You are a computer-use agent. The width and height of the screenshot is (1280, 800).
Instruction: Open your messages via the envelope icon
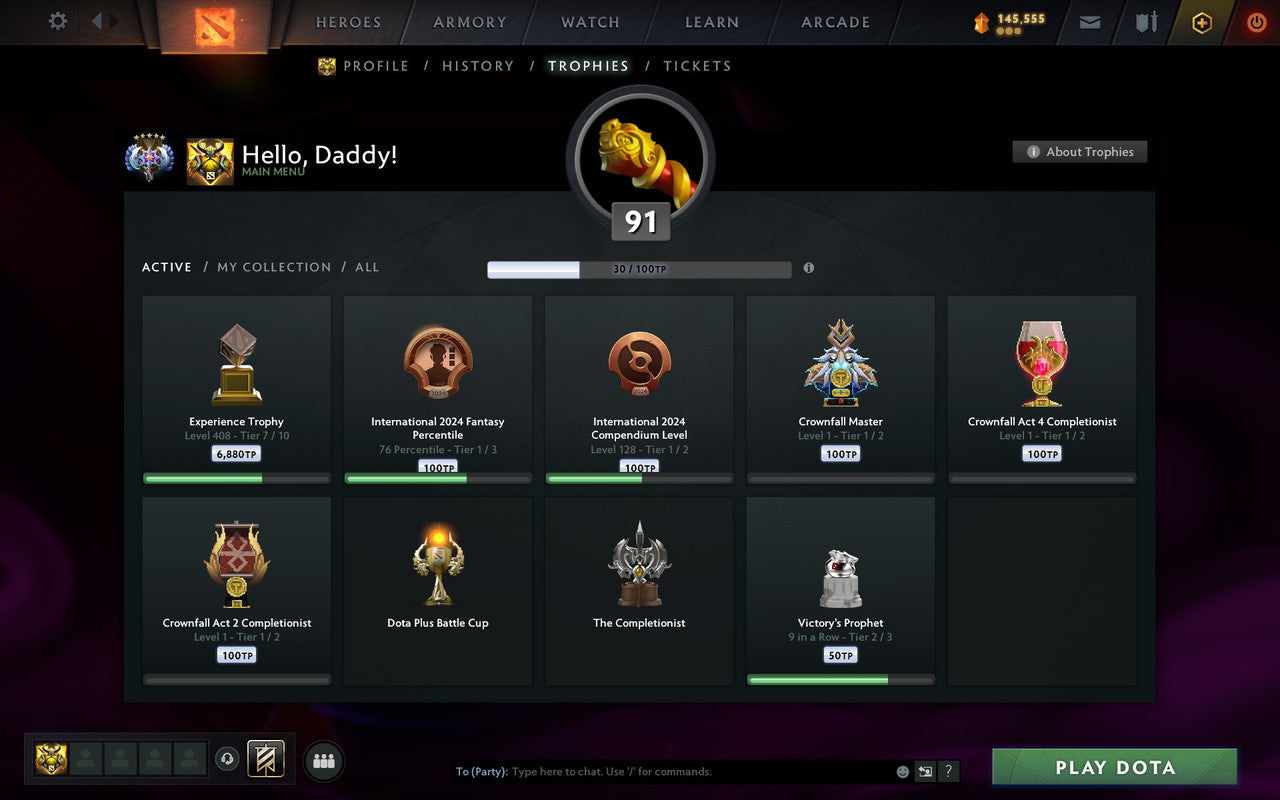pos(1089,22)
